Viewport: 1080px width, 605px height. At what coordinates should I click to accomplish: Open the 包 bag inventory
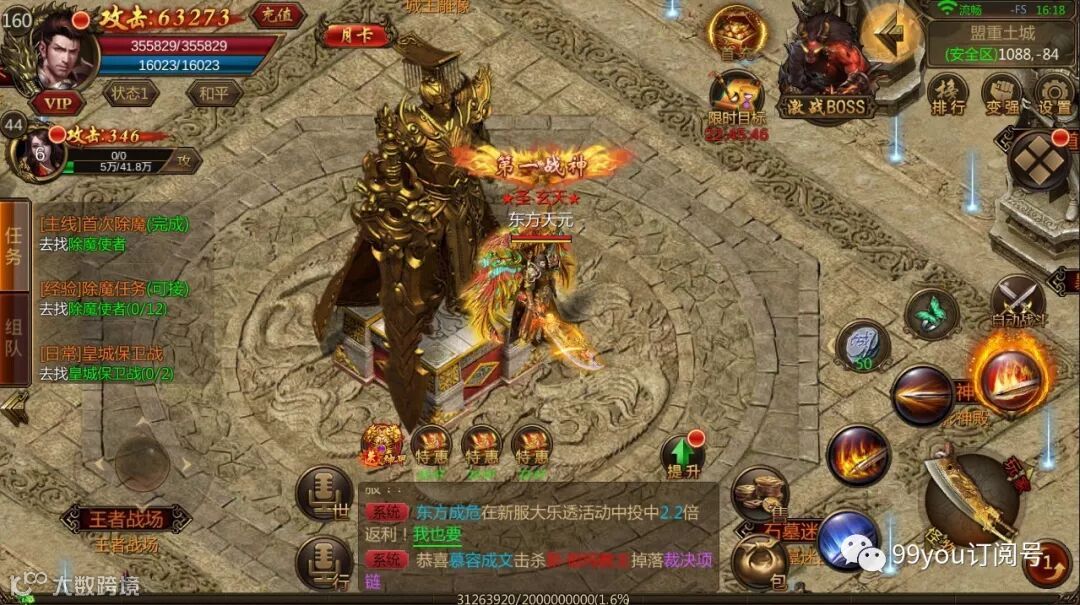point(757,561)
